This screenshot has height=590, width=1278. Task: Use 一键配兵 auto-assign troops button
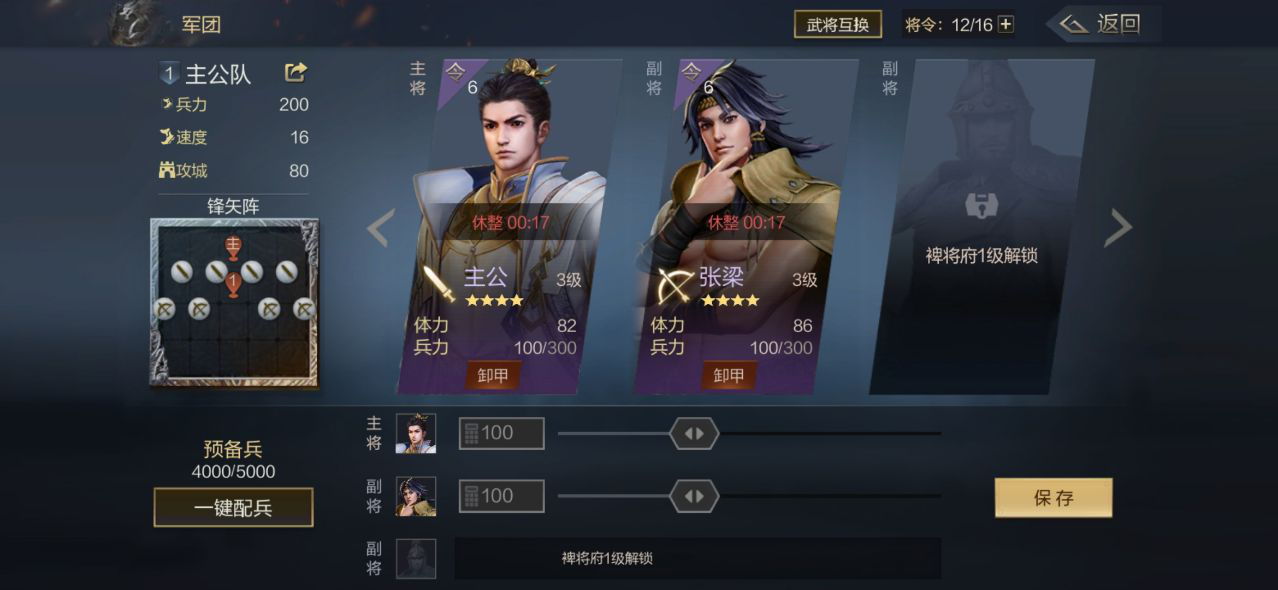pyautogui.click(x=233, y=507)
